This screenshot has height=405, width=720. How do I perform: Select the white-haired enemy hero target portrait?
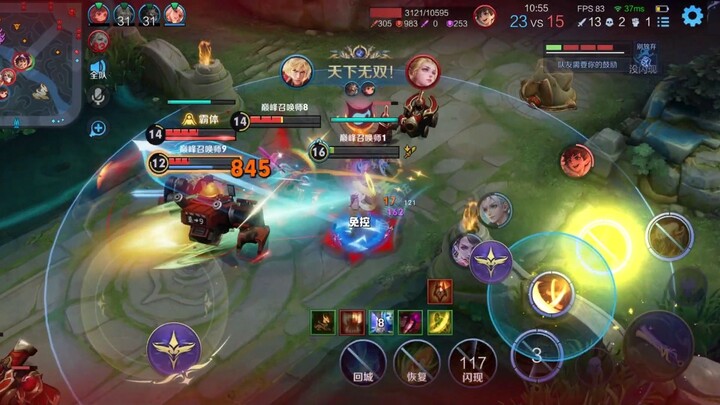(x=494, y=210)
